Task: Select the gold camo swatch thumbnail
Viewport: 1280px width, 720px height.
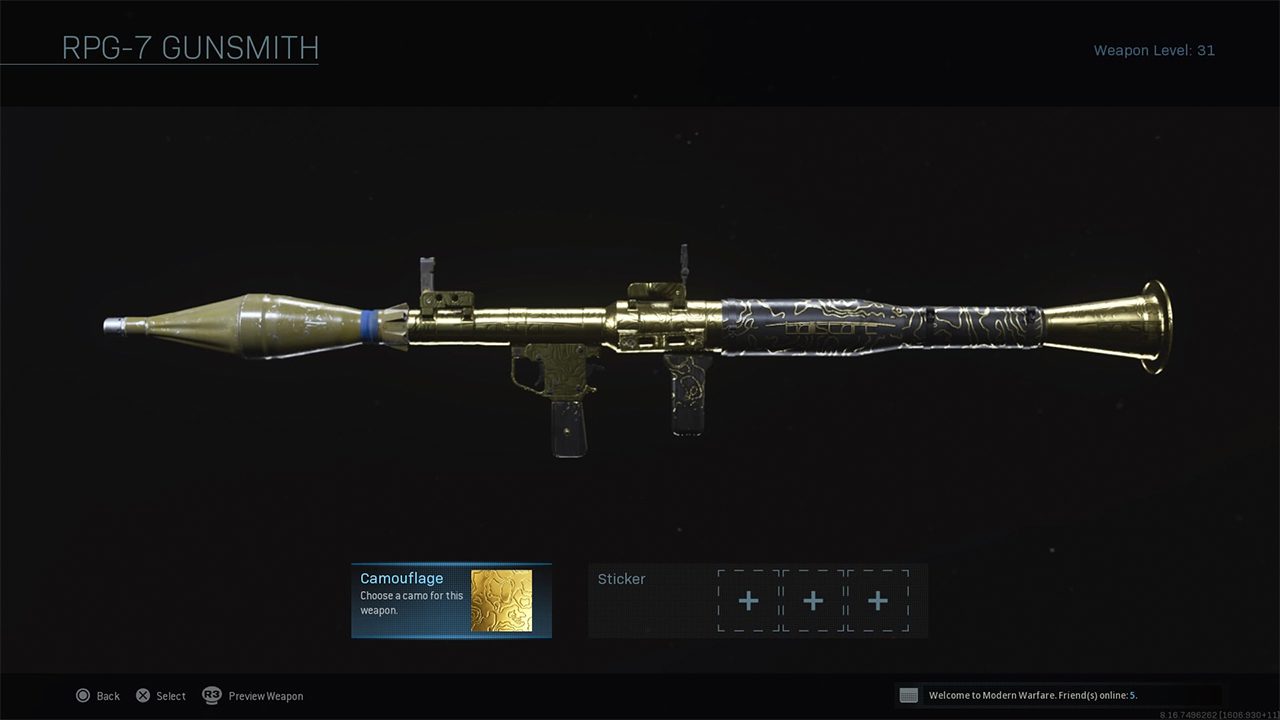Action: pyautogui.click(x=501, y=601)
